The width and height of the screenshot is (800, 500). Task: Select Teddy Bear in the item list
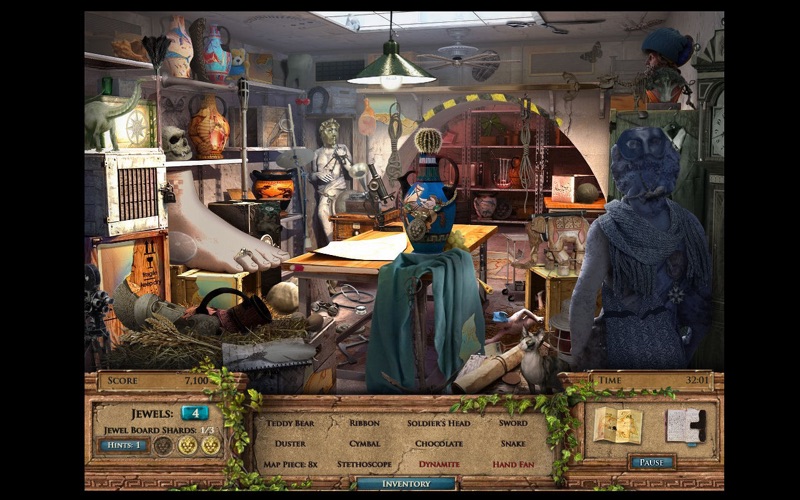point(290,423)
